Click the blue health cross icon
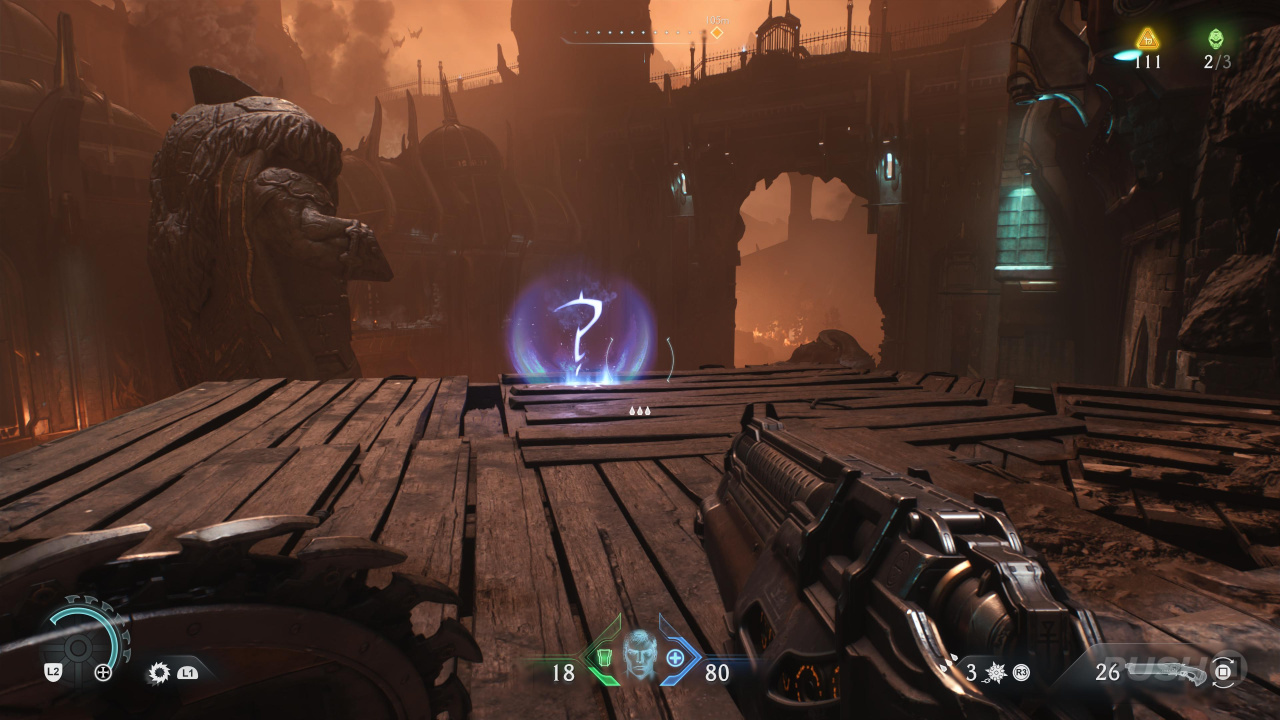1280x720 pixels. coord(676,657)
